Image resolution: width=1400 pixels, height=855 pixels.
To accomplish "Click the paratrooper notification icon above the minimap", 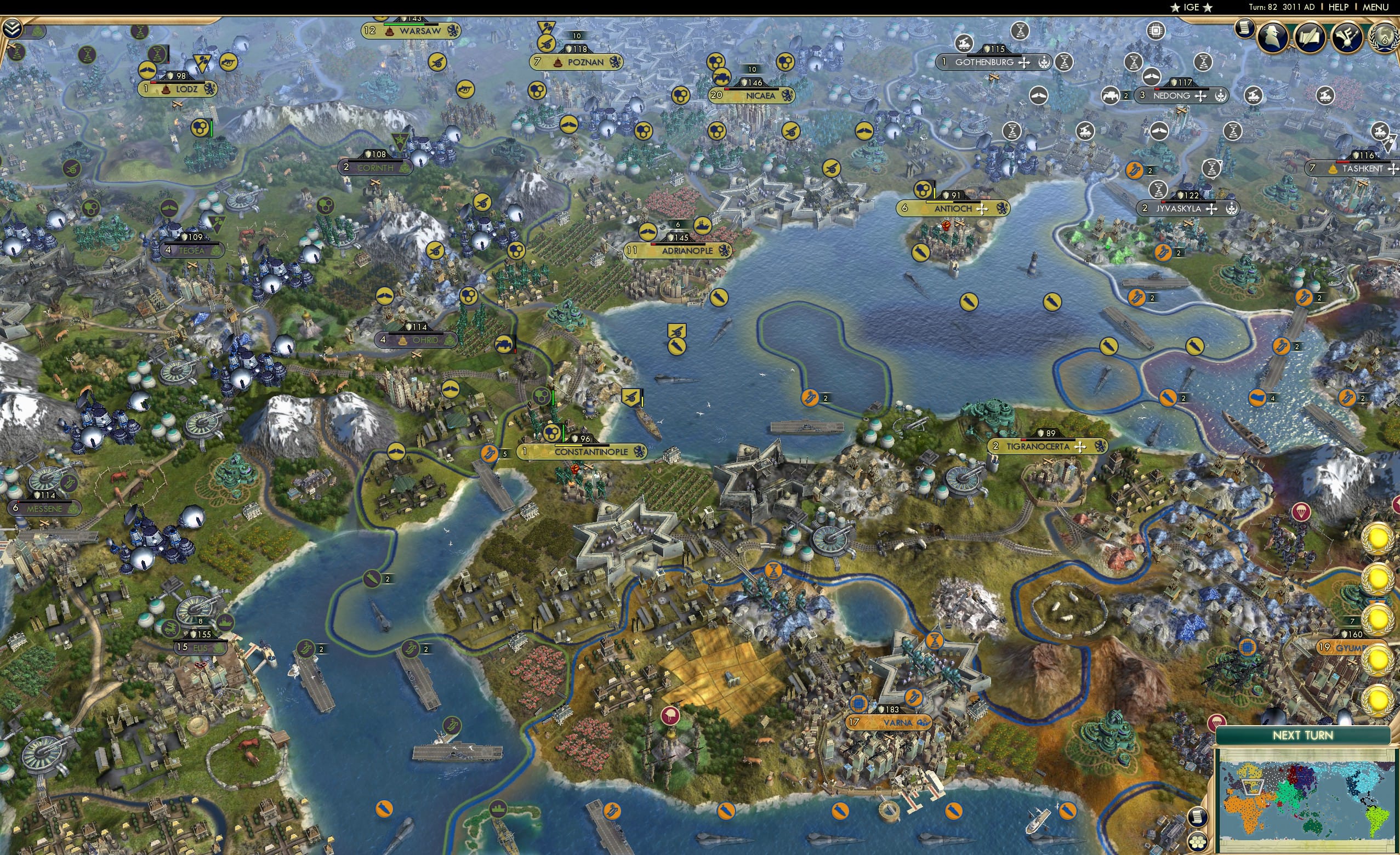I will click(x=1217, y=721).
